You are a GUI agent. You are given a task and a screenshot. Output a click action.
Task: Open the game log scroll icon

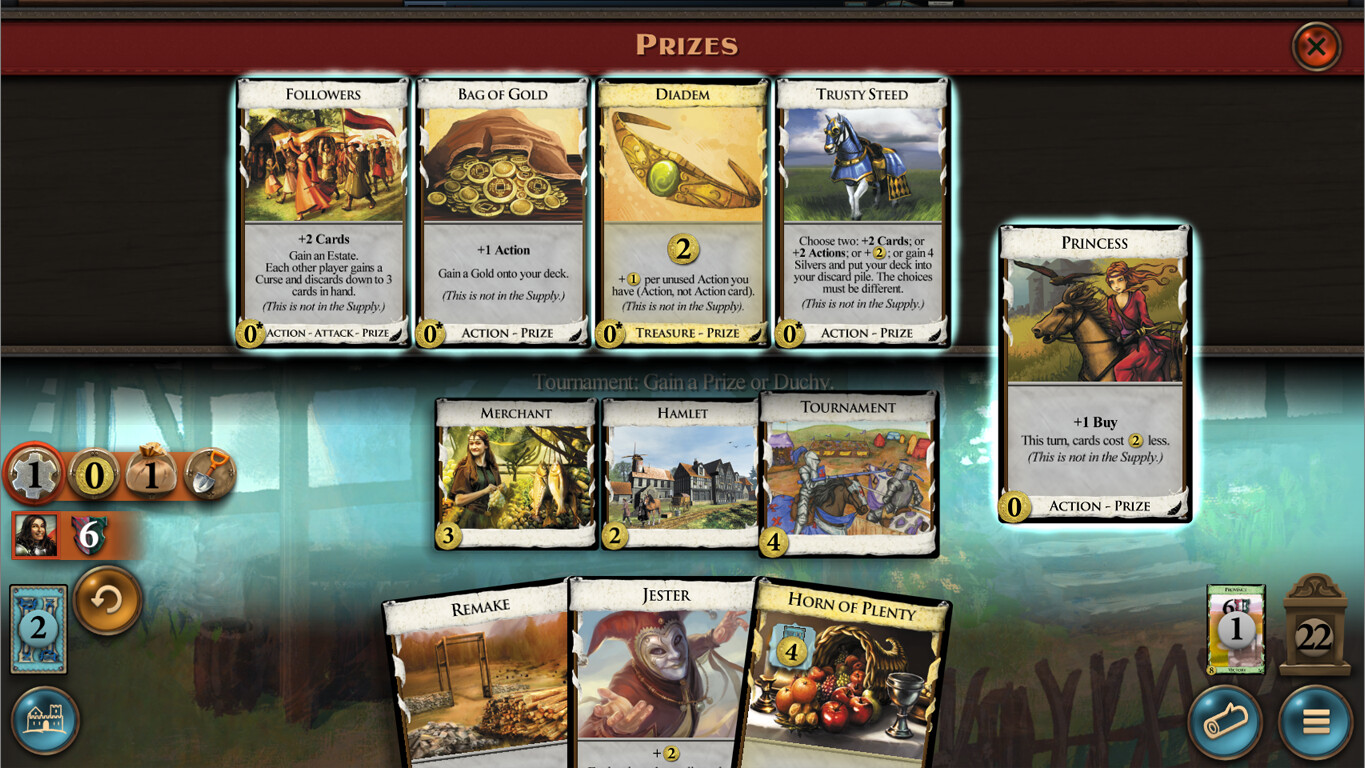point(1224,721)
